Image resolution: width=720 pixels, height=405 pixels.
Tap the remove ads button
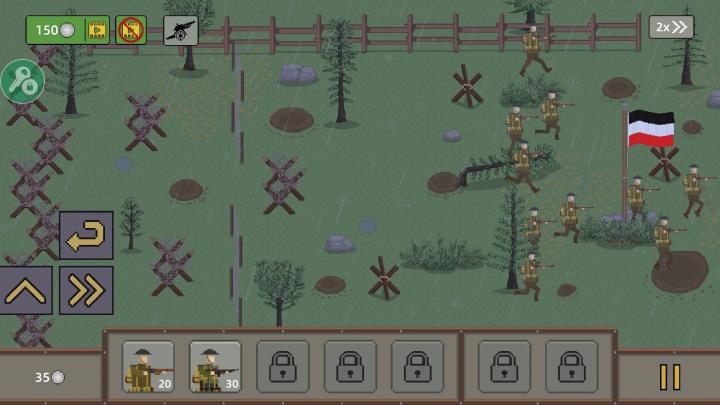(131, 30)
